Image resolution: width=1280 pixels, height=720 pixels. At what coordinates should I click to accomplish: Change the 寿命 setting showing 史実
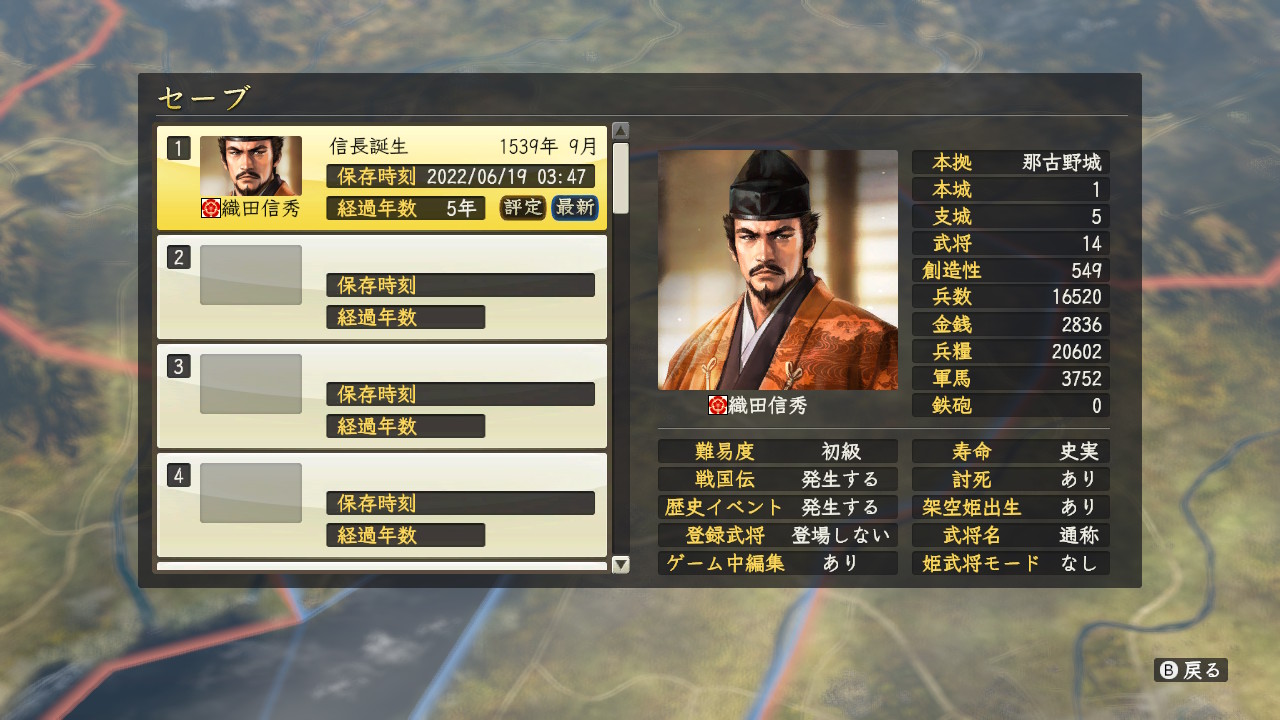click(x=1010, y=451)
